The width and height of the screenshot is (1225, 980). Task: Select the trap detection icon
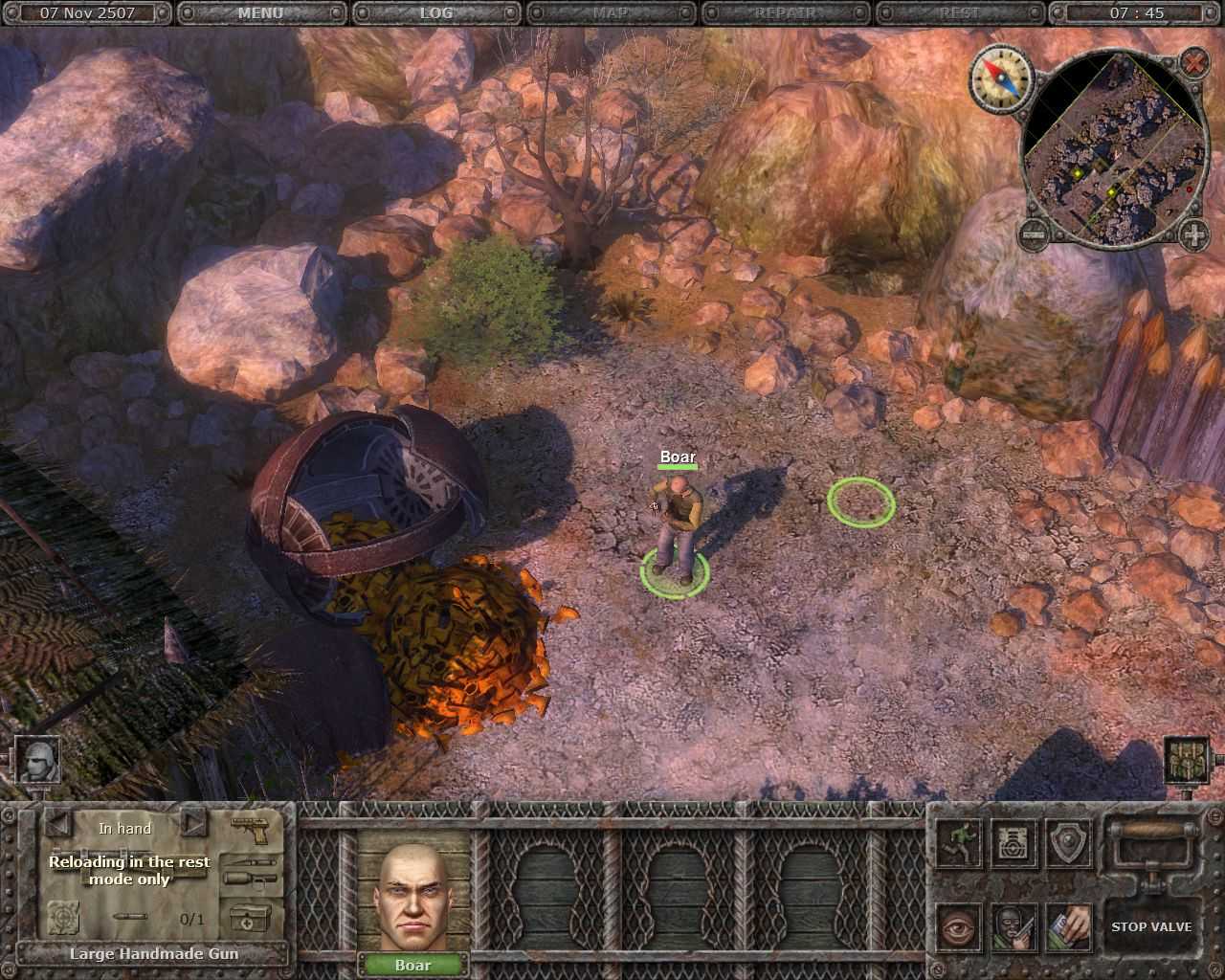tap(1012, 845)
